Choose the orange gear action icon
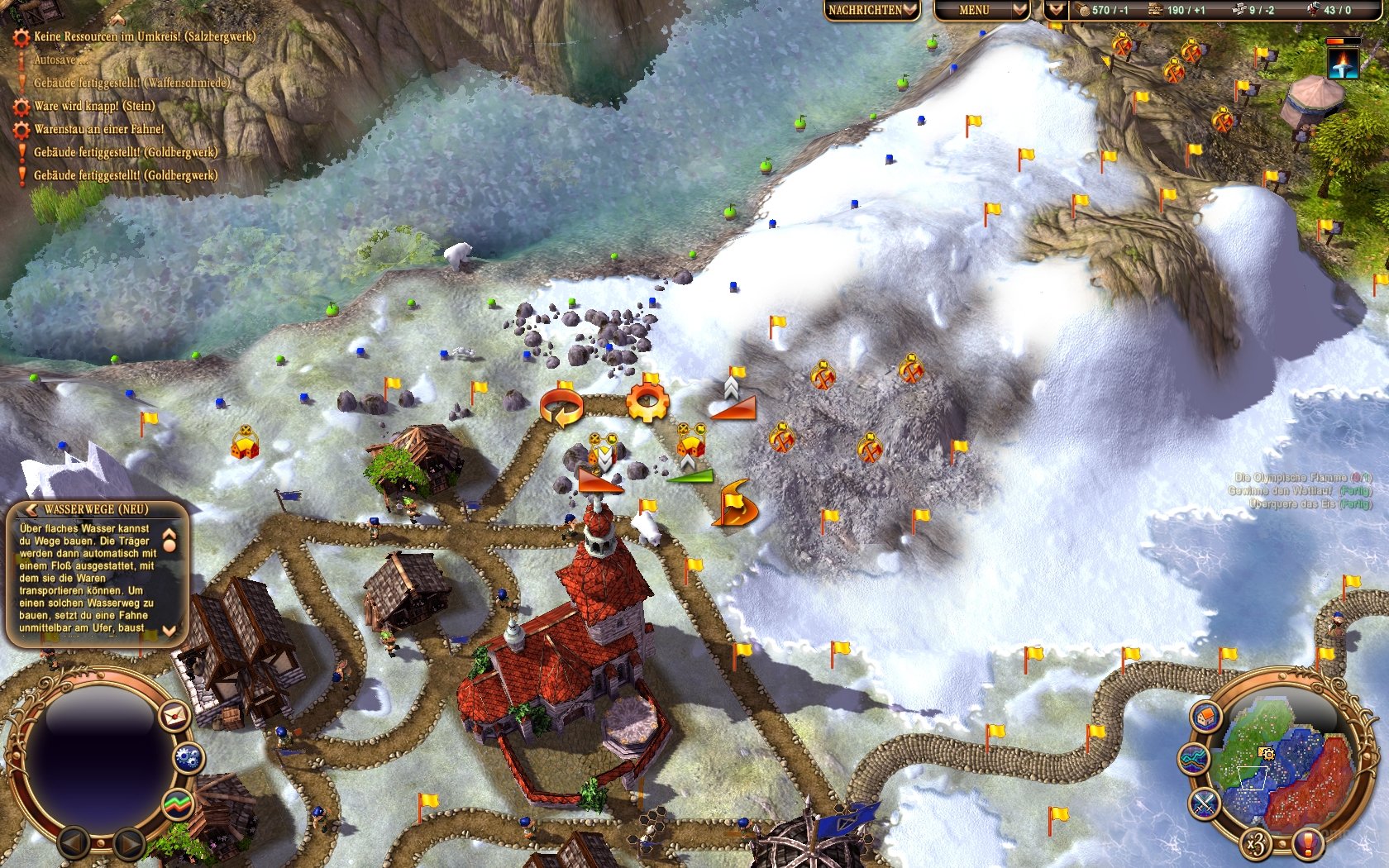This screenshot has width=1389, height=868. coord(647,403)
